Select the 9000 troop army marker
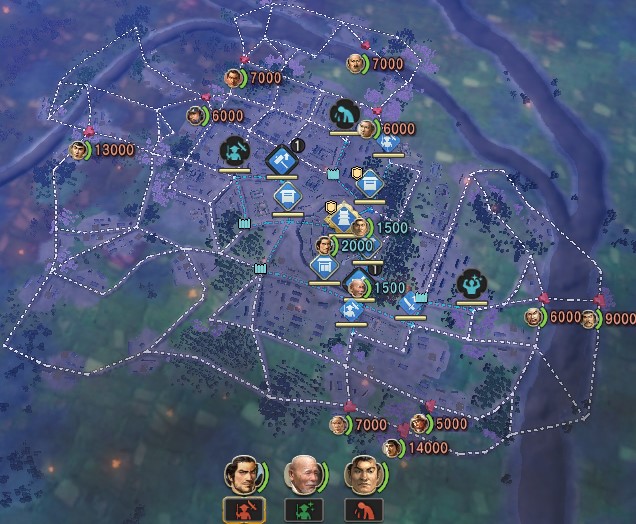636x524 pixels. click(x=590, y=319)
